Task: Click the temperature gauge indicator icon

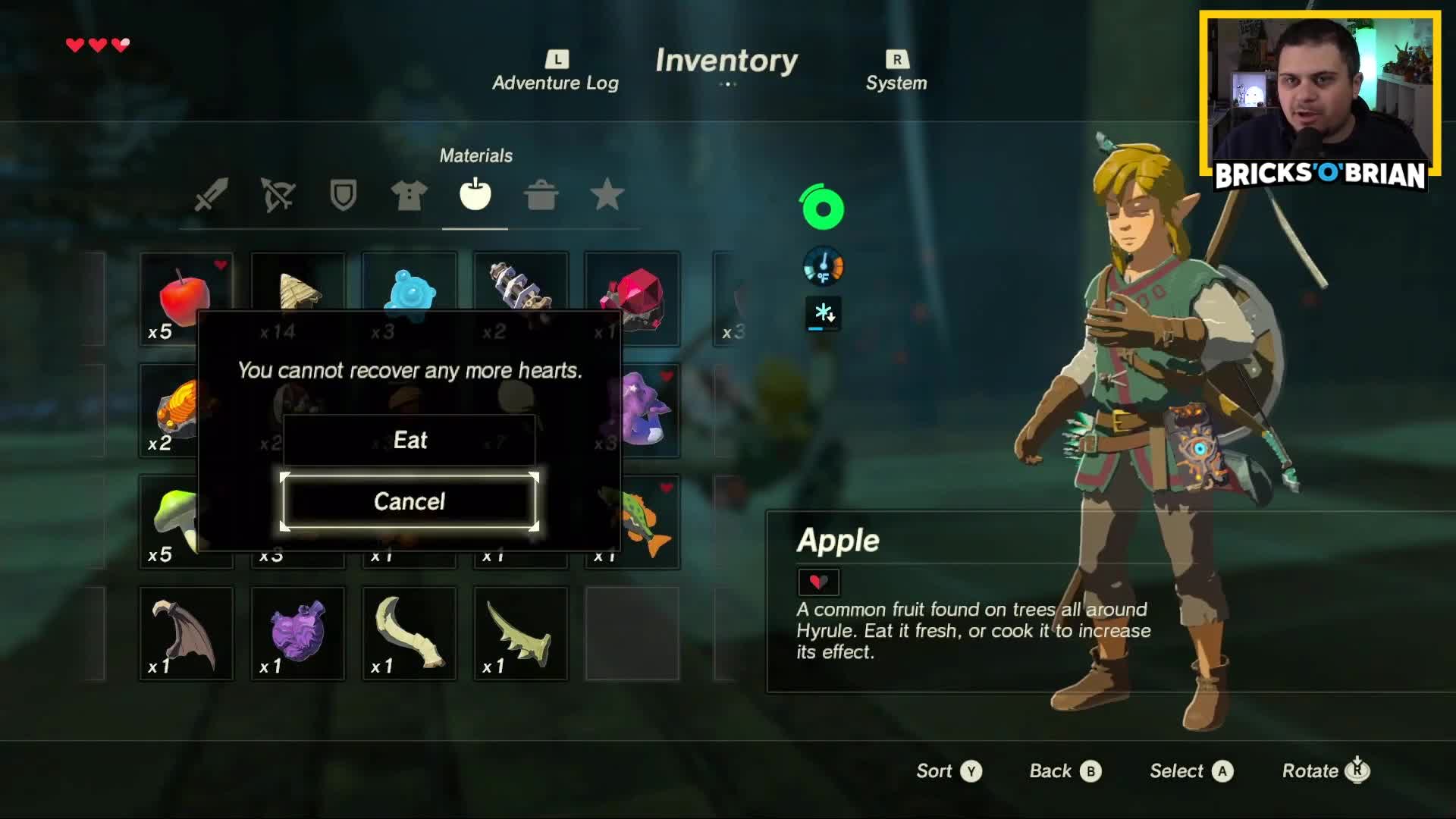Action: [823, 267]
